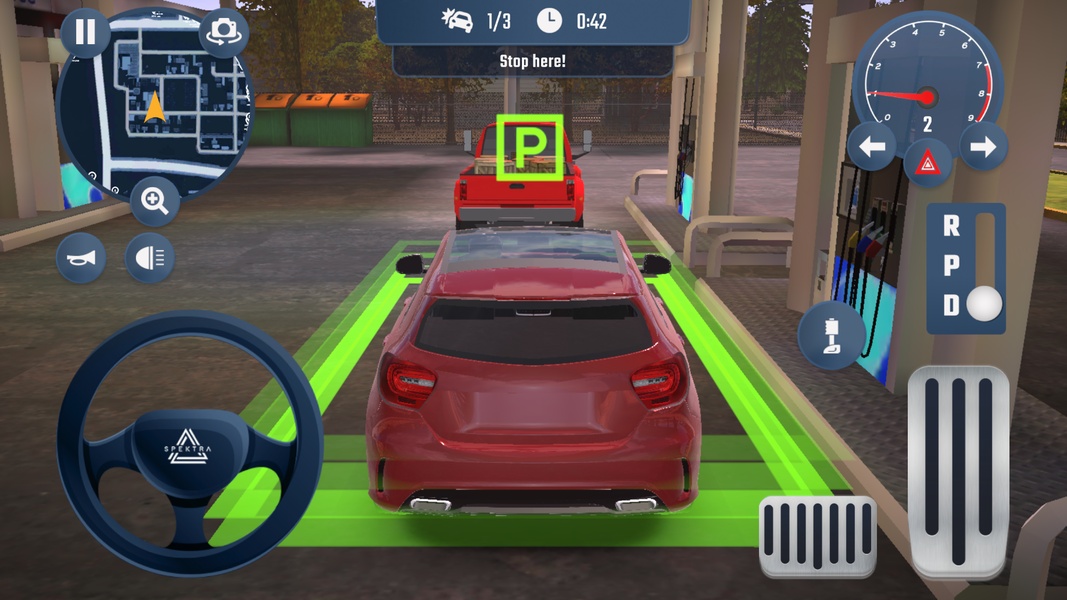Switch camera view with the camera icon
The width and height of the screenshot is (1067, 600).
(223, 32)
